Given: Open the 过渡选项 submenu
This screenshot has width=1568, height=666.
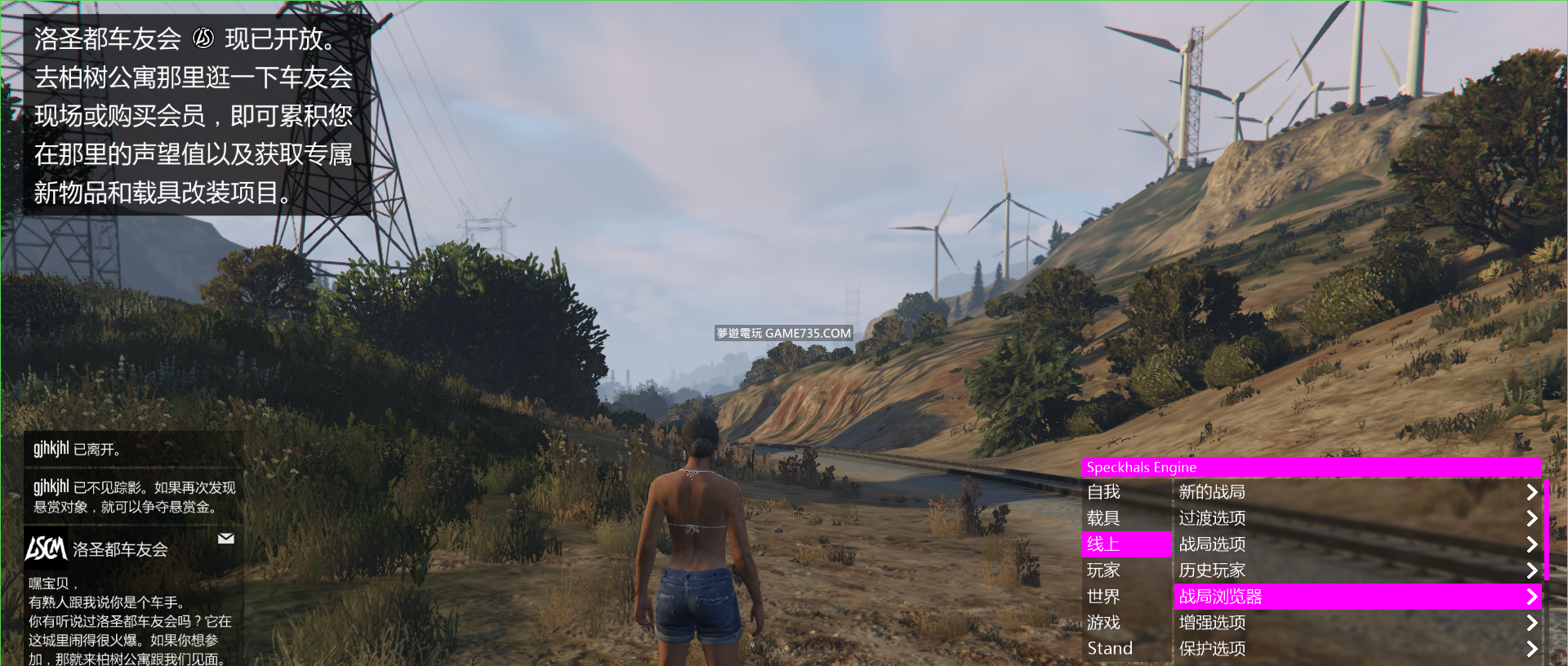Looking at the screenshot, I should coord(1356,518).
